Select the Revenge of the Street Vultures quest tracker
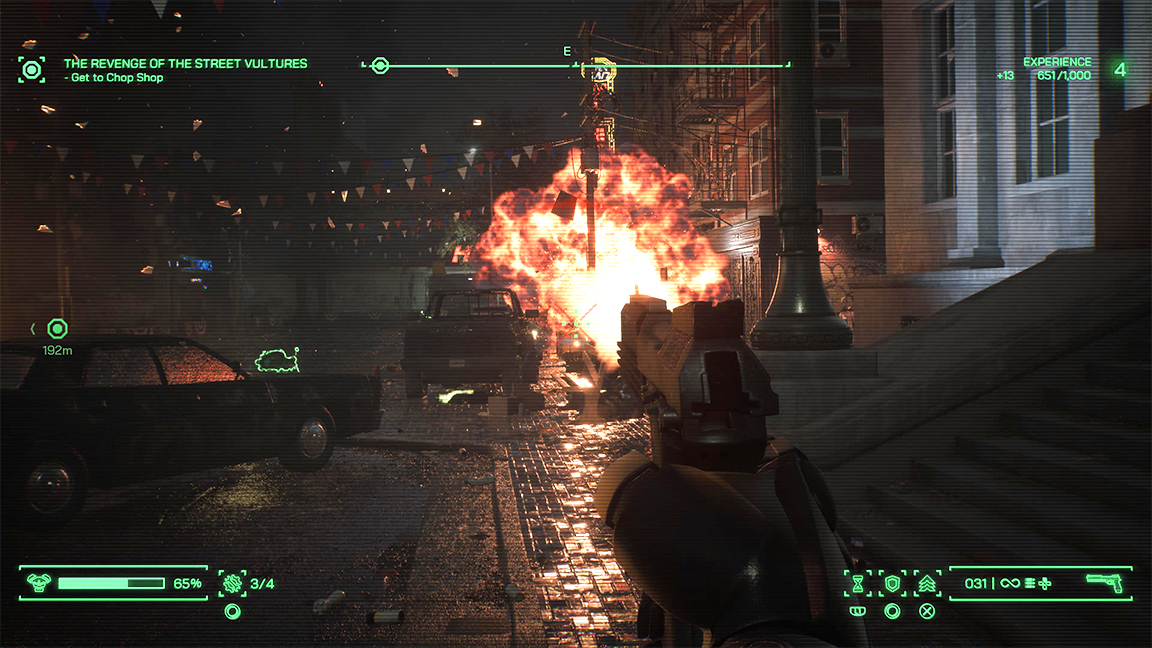This screenshot has width=1152, height=648. [x=185, y=64]
